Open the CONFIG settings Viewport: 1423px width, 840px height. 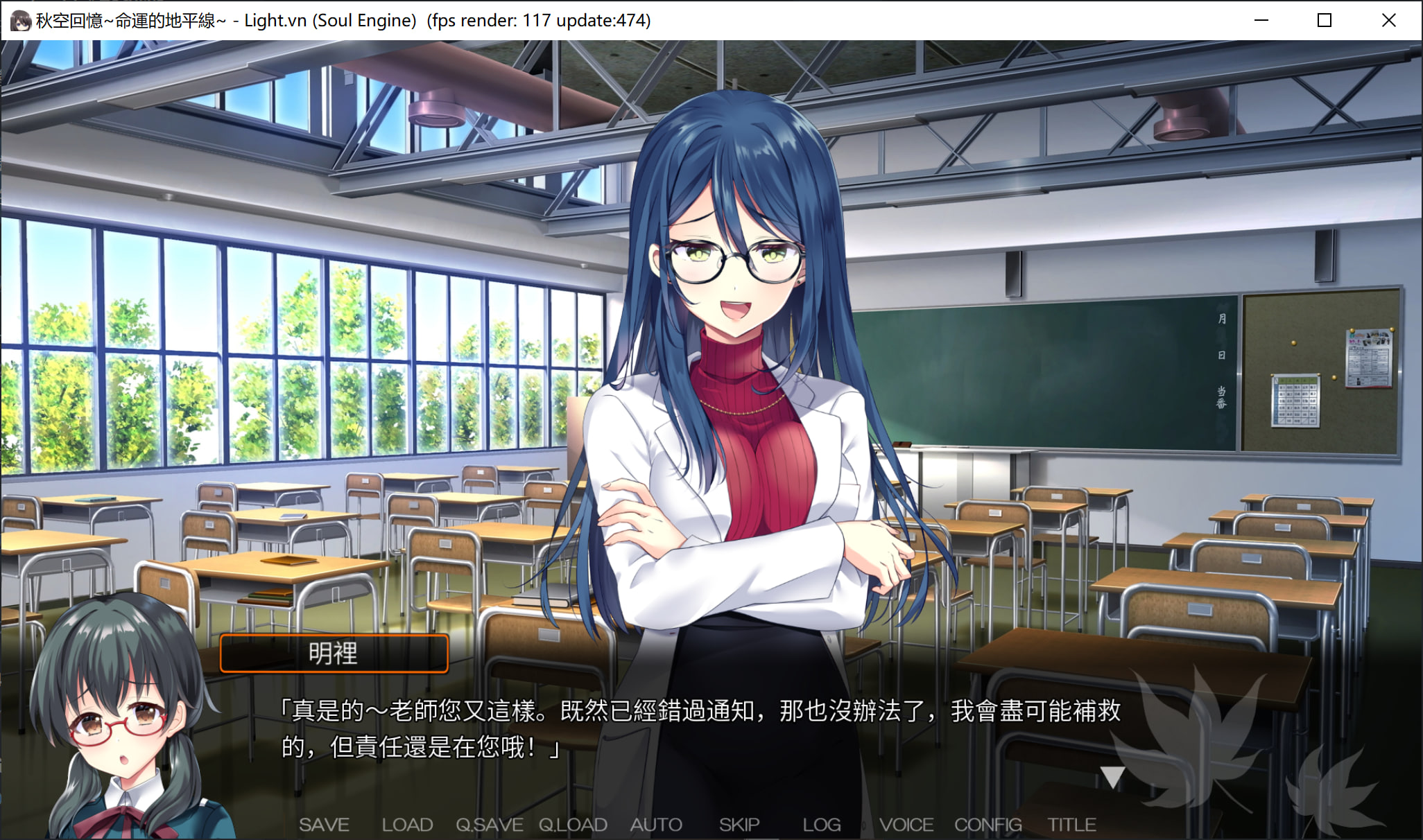988,825
